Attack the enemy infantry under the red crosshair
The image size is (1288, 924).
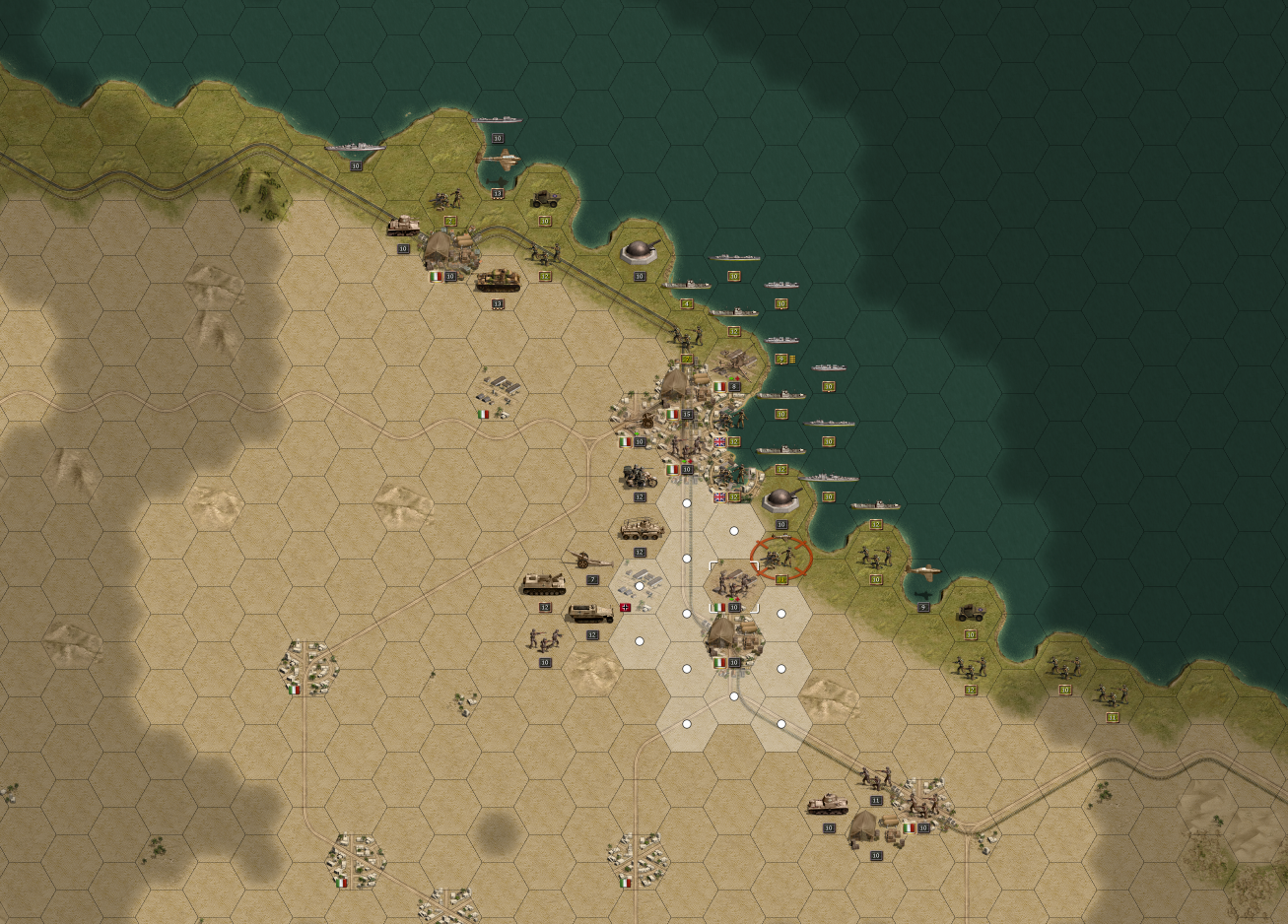pyautogui.click(x=781, y=559)
